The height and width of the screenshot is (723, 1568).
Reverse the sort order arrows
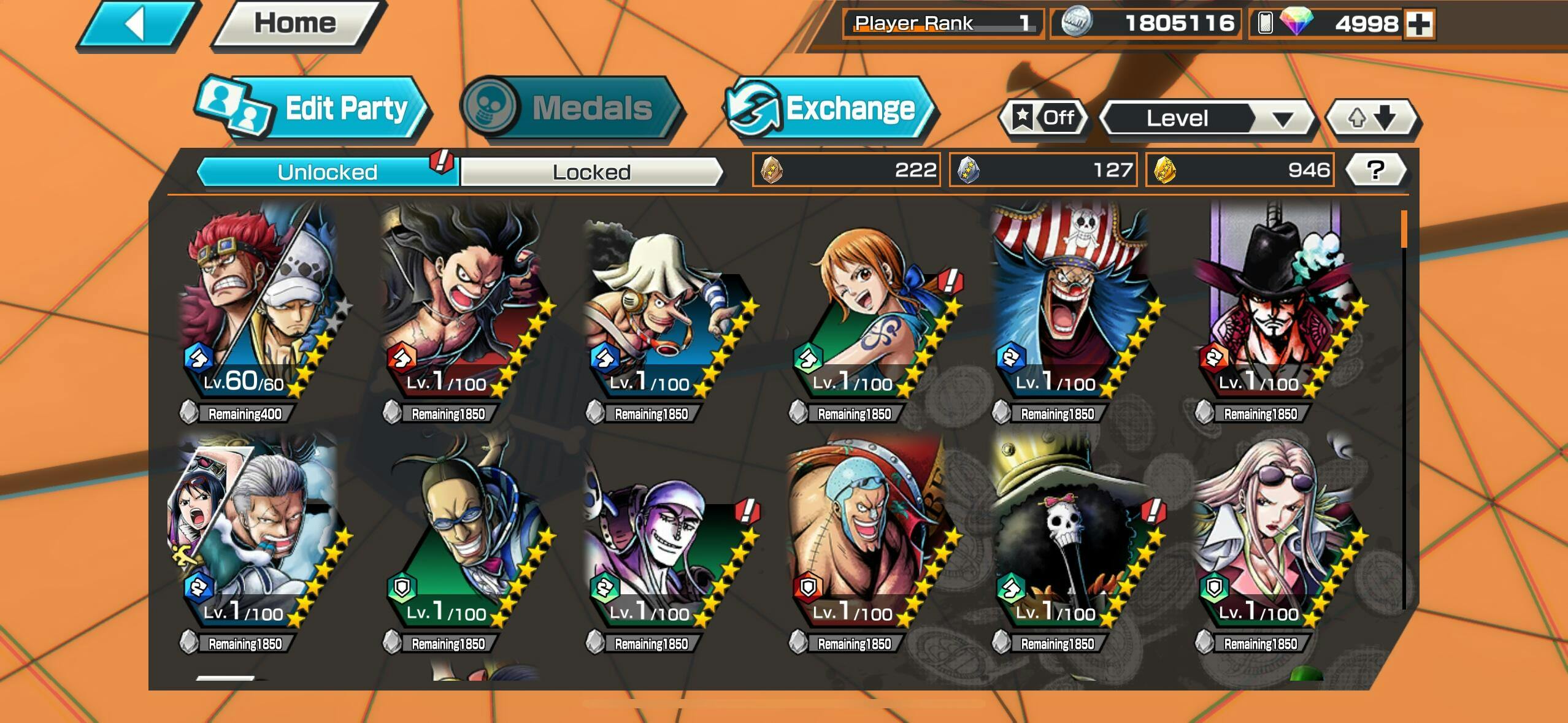[1372, 118]
